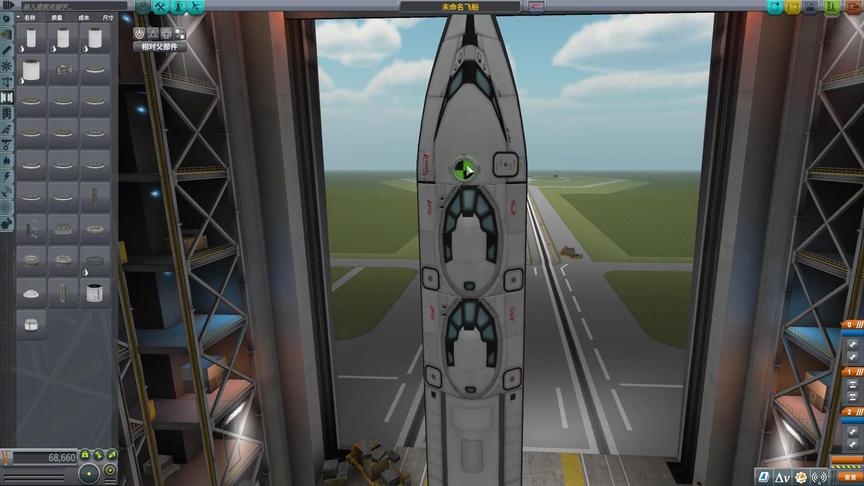Open the Delta-V tool
Viewport: 864px width, 486px height.
783,475
